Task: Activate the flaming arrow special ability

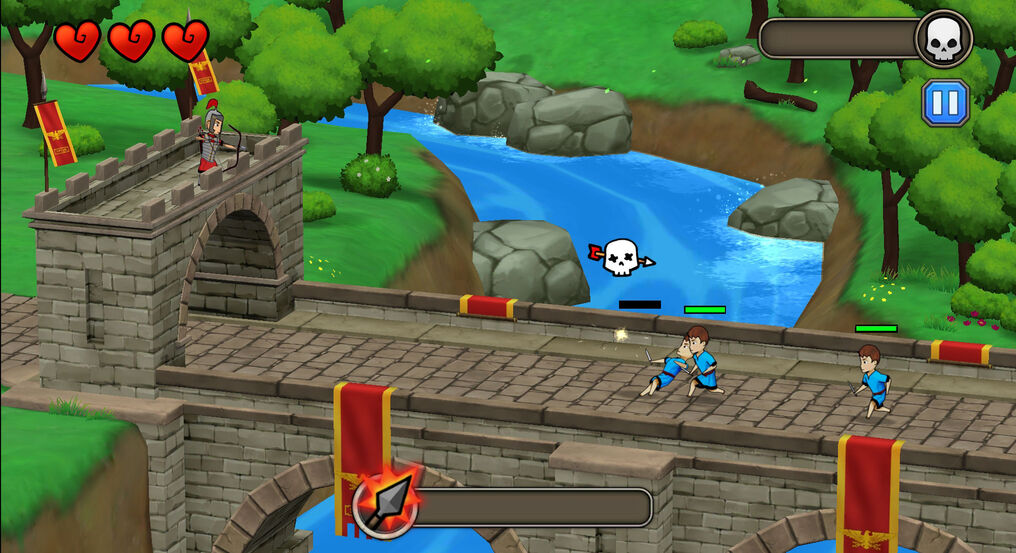Action: tap(386, 505)
